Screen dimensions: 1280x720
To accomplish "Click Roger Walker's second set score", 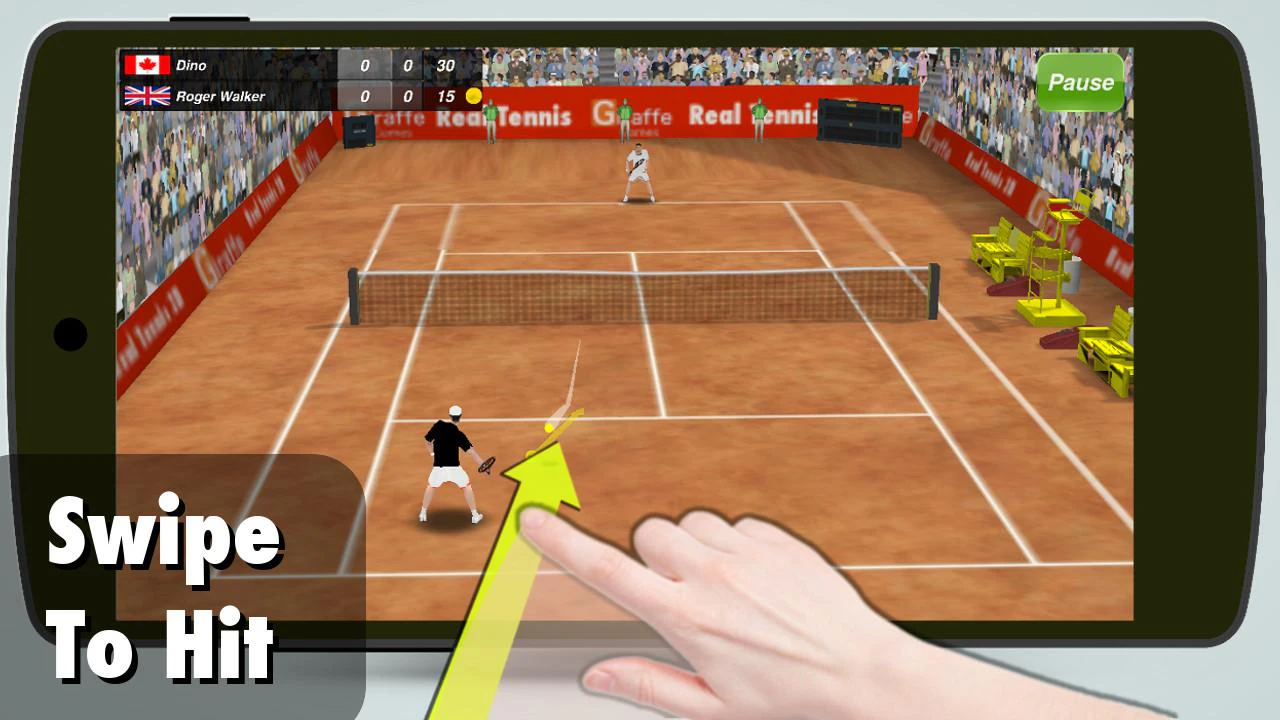I will click(405, 97).
